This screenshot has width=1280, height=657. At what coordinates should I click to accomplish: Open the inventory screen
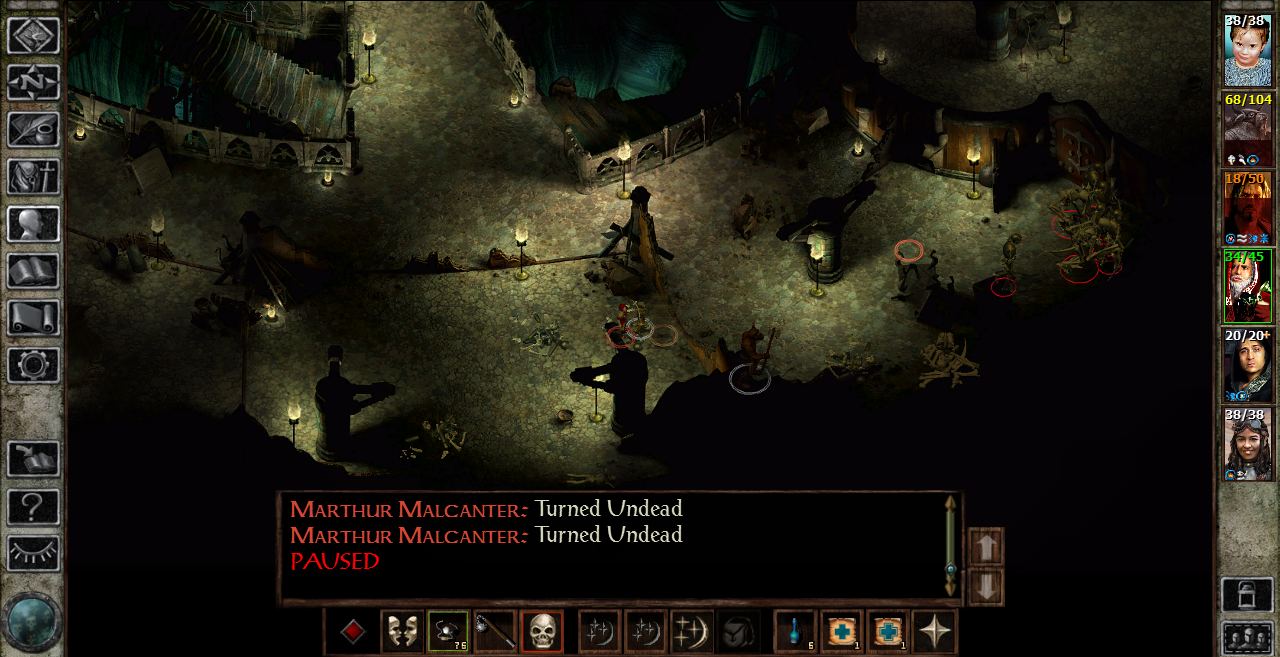(x=33, y=177)
